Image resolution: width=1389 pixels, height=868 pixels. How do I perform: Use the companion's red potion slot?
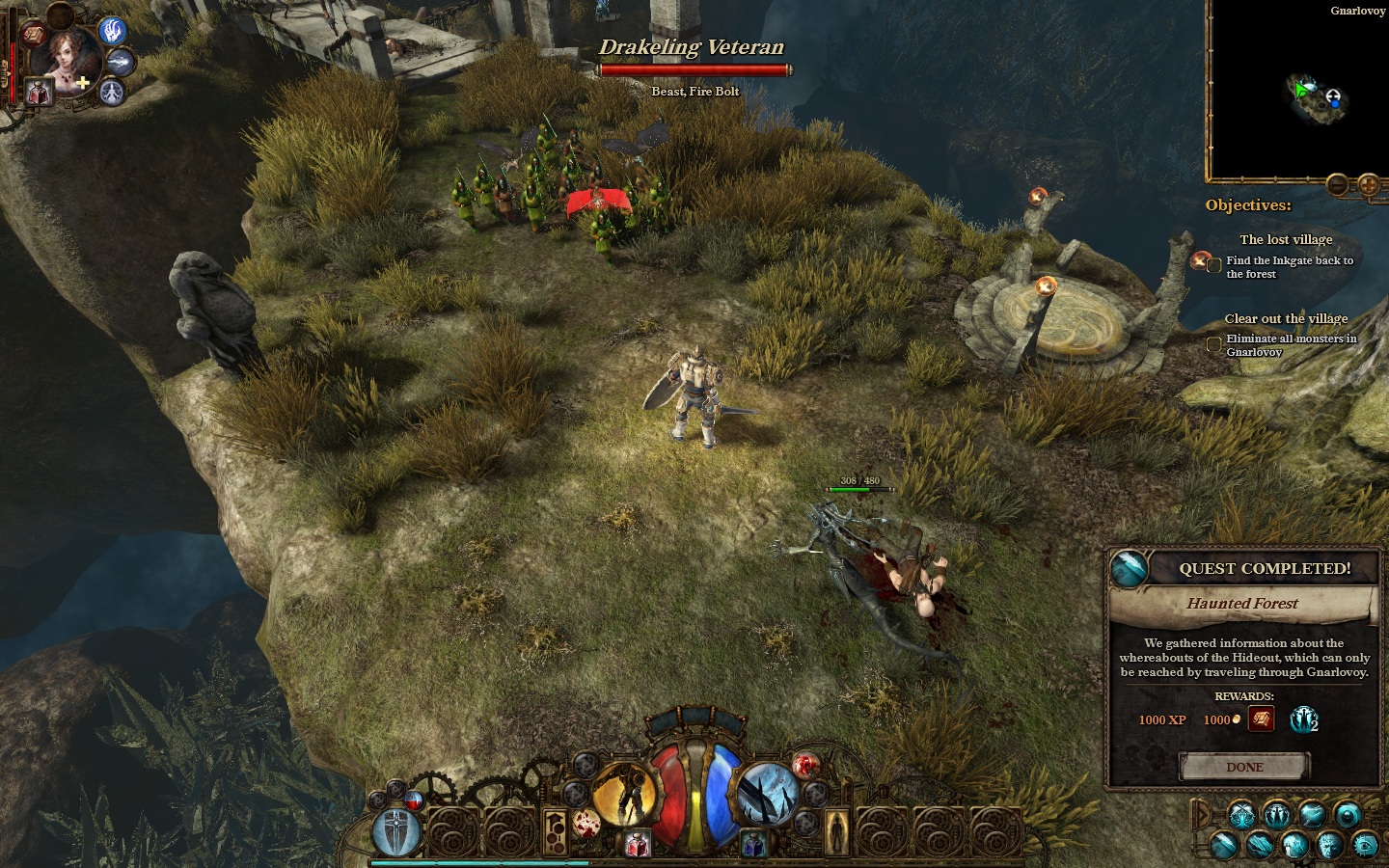(39, 94)
